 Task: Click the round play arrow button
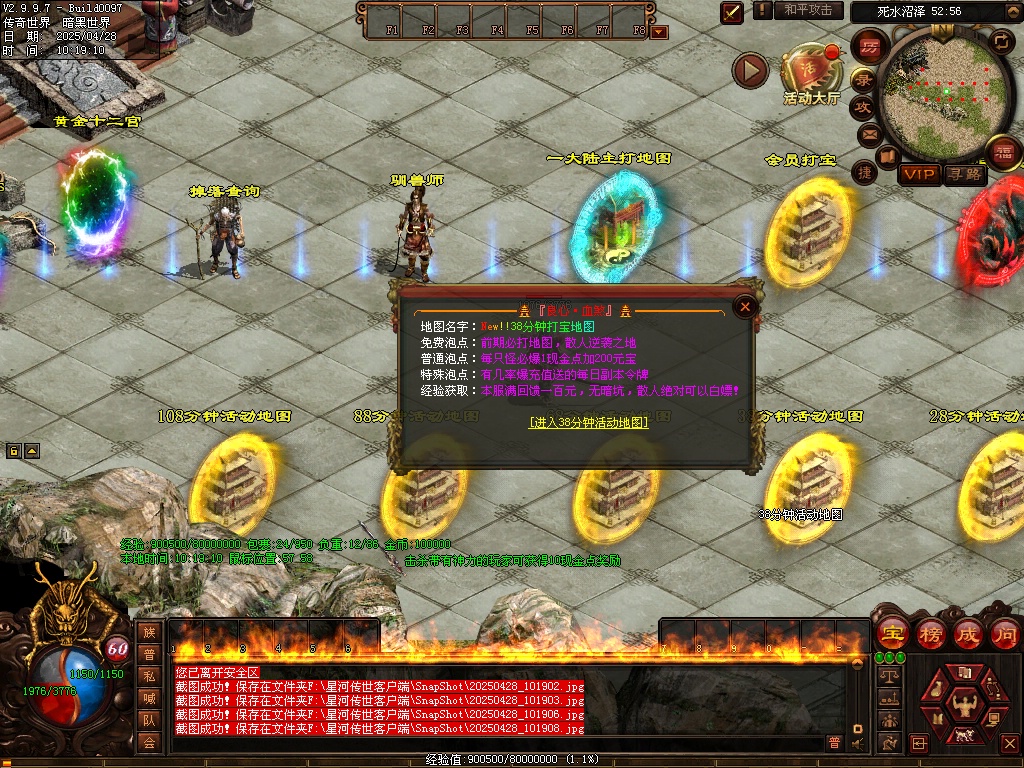750,70
